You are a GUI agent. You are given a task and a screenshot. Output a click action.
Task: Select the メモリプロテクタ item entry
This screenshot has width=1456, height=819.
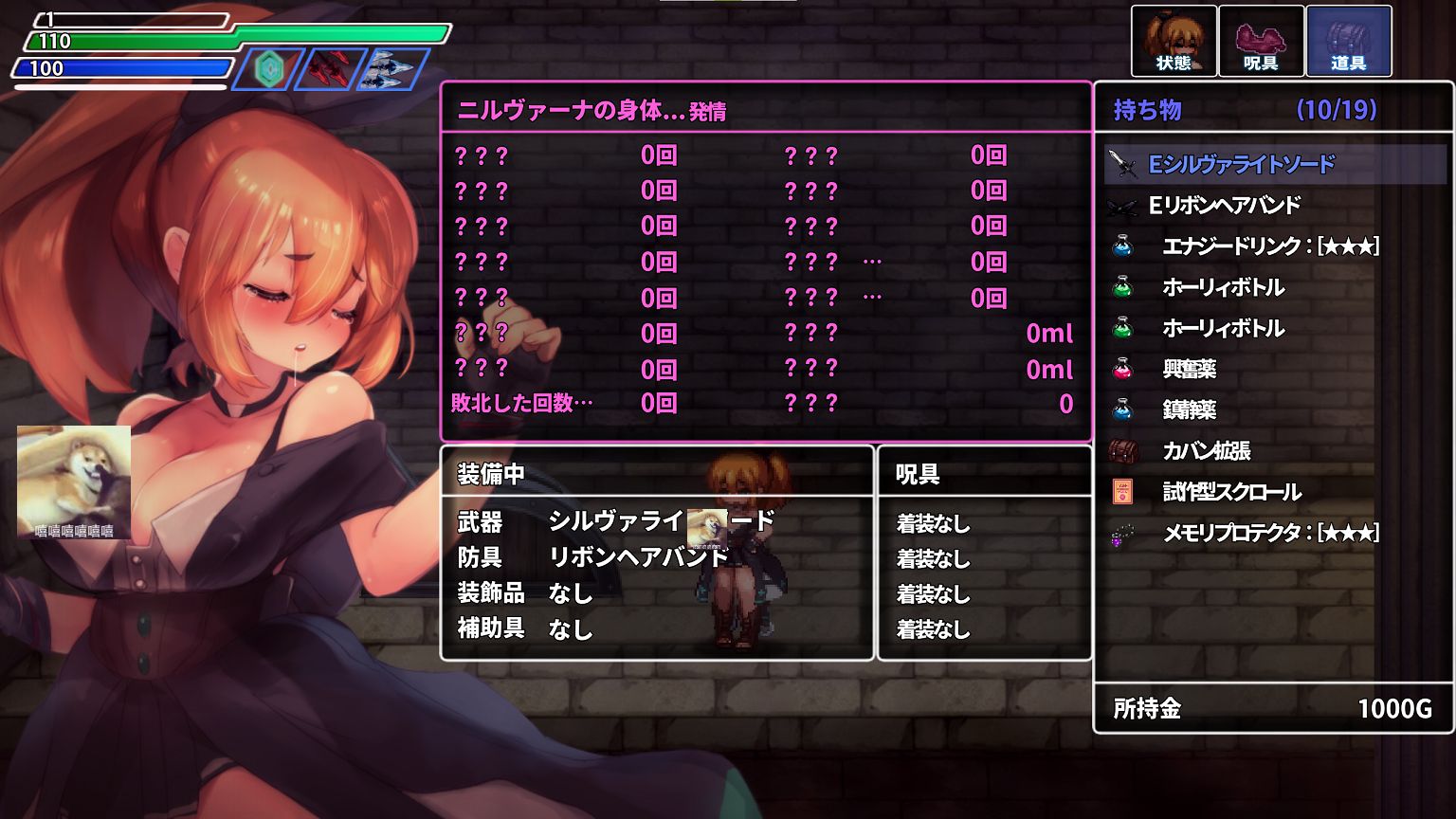pos(1269,533)
